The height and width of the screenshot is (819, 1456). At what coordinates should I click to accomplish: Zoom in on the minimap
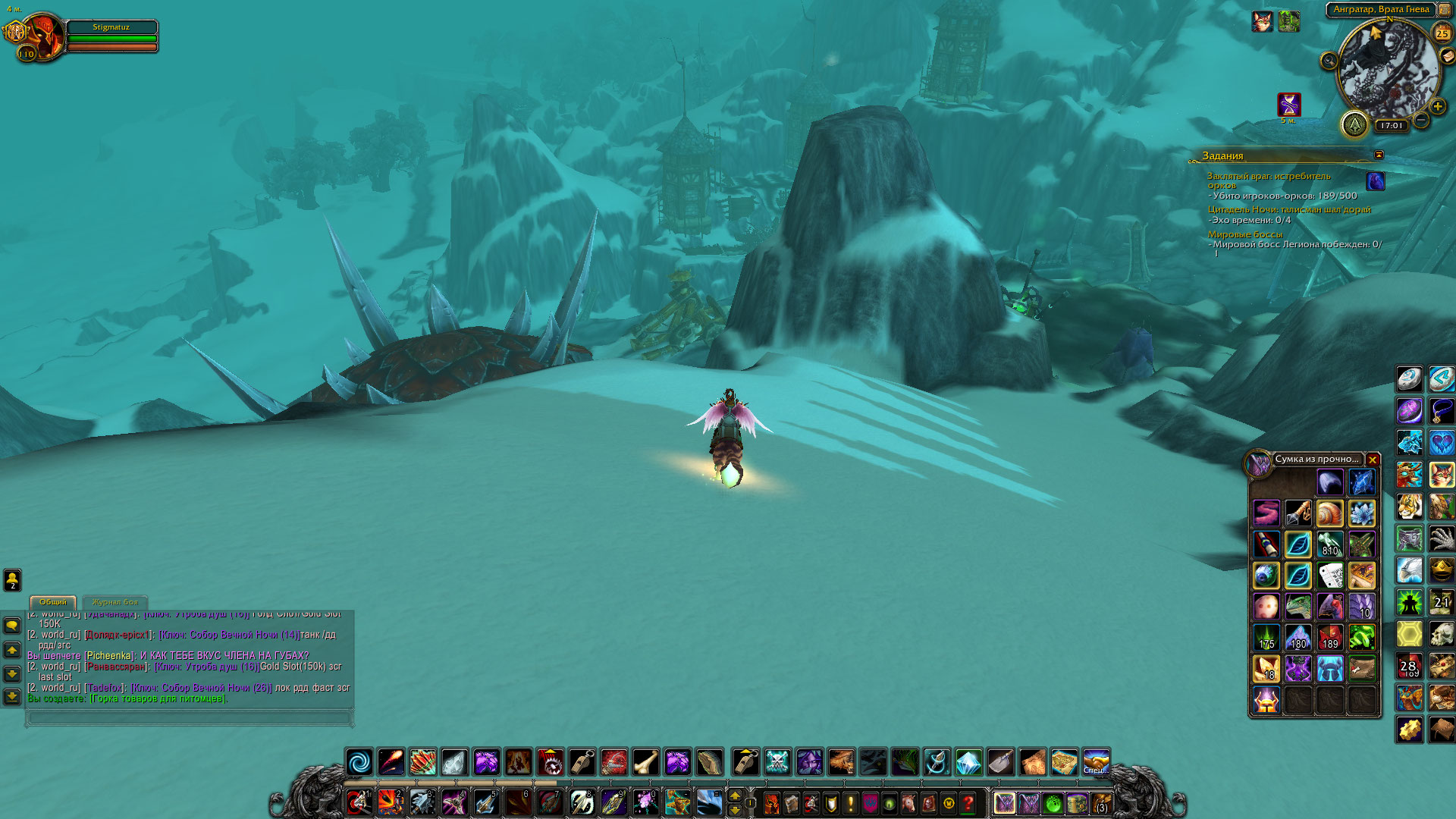(1438, 107)
